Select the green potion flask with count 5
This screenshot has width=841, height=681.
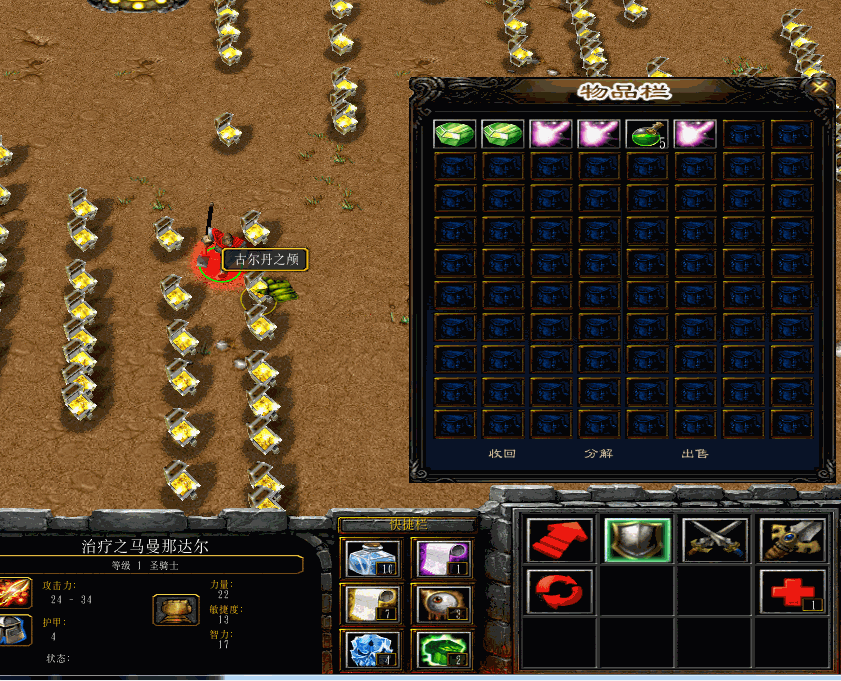(x=646, y=134)
